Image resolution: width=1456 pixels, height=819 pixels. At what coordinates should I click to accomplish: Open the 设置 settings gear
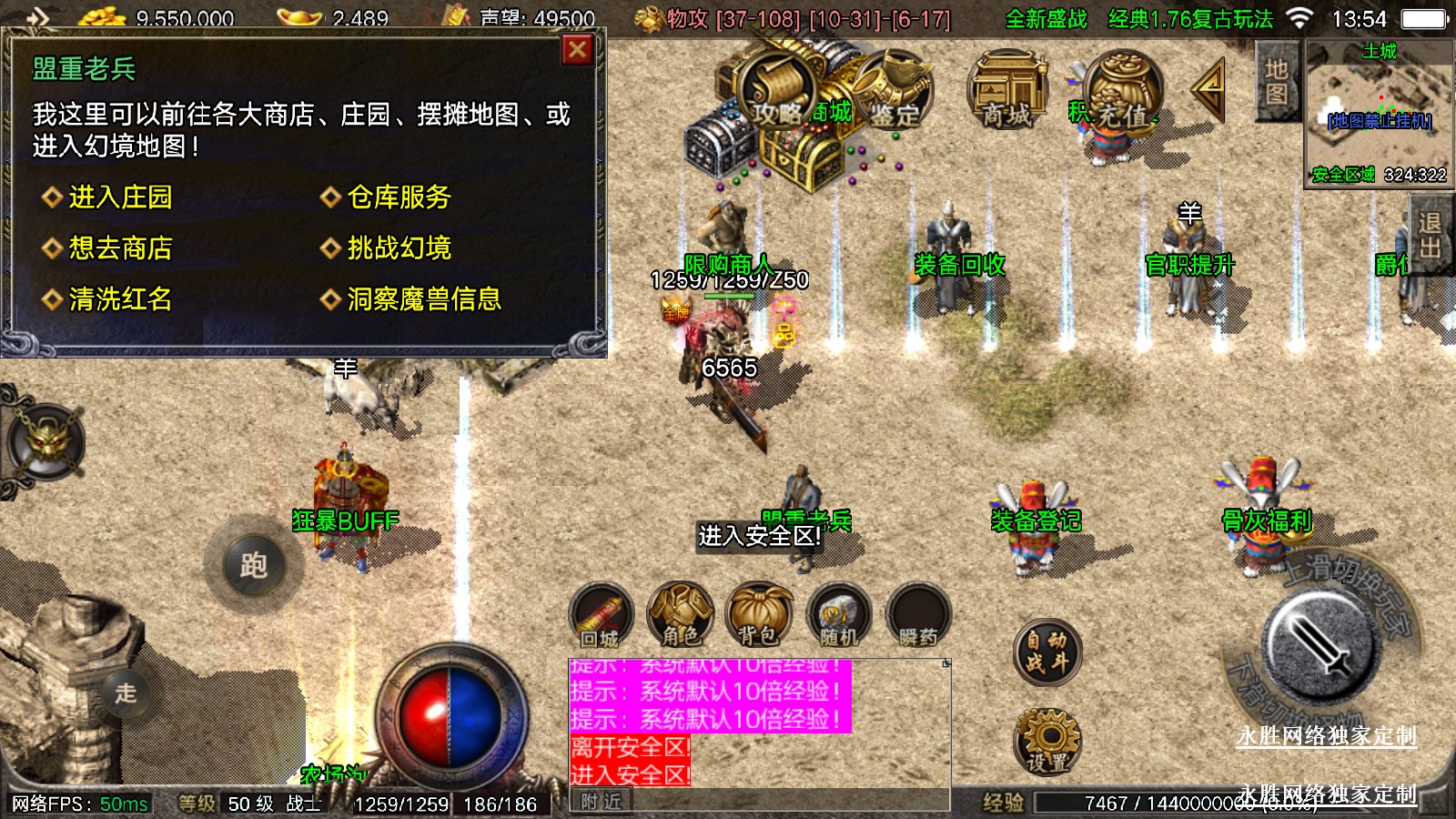[x=1046, y=742]
